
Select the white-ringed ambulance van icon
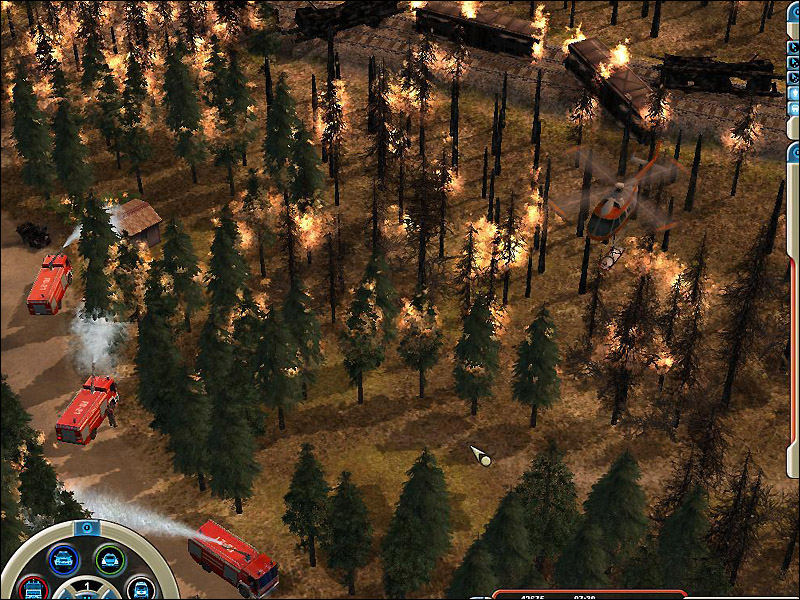point(140,590)
